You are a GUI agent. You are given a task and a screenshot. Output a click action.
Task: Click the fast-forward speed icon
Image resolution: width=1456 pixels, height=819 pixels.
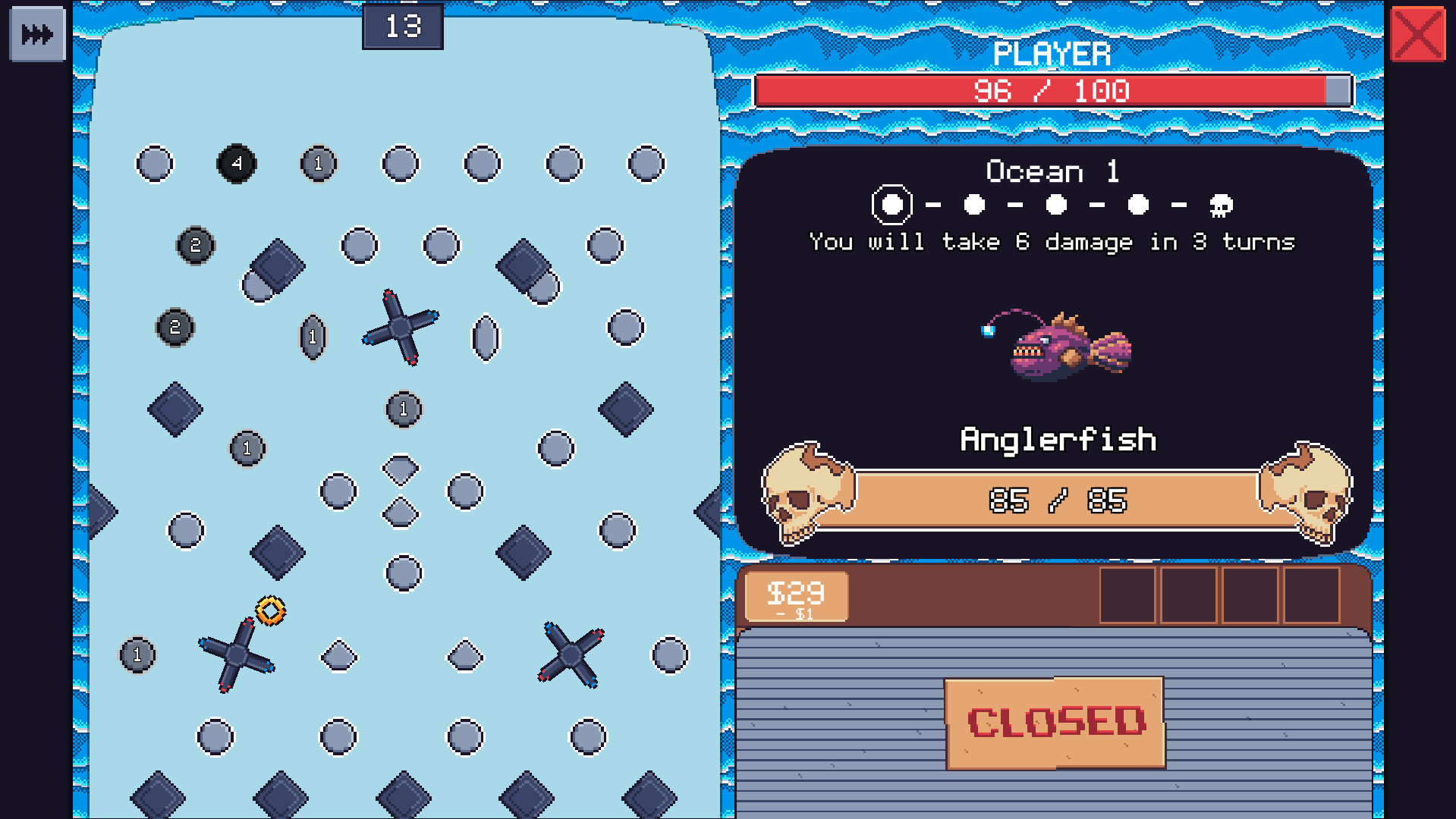pyautogui.click(x=36, y=33)
